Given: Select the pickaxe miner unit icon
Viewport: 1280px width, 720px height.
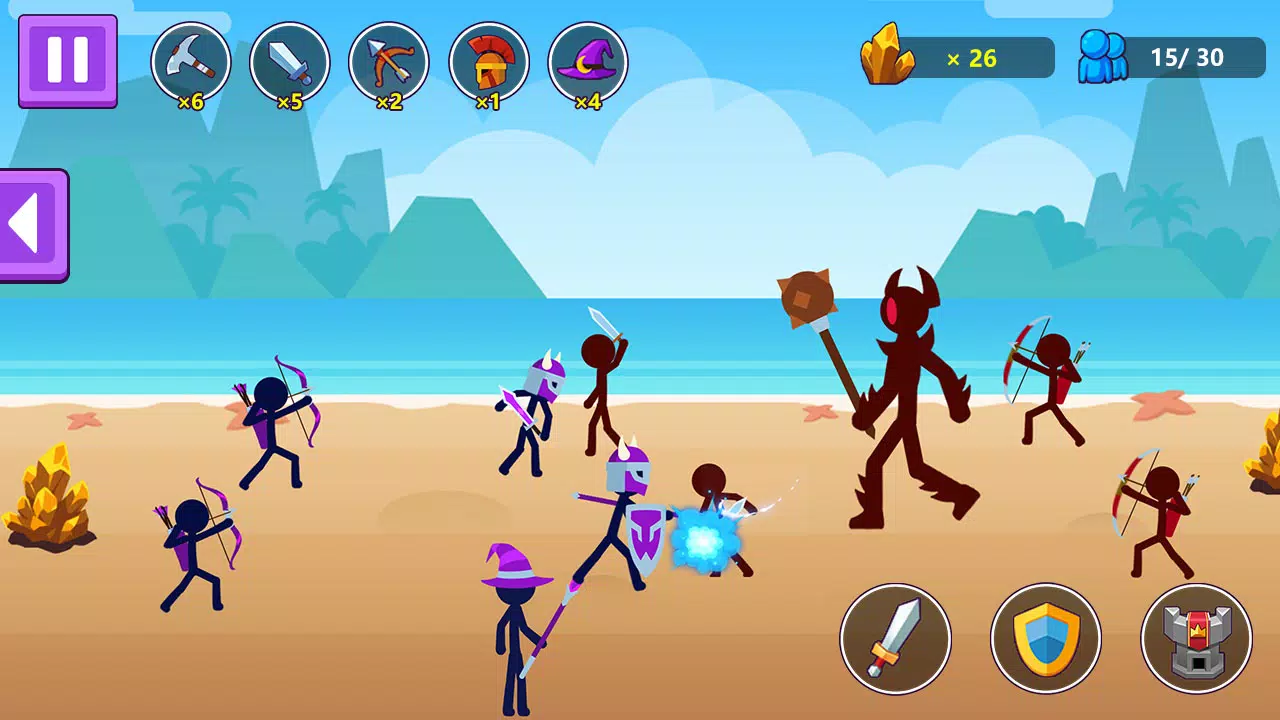Looking at the screenshot, I should (191, 60).
